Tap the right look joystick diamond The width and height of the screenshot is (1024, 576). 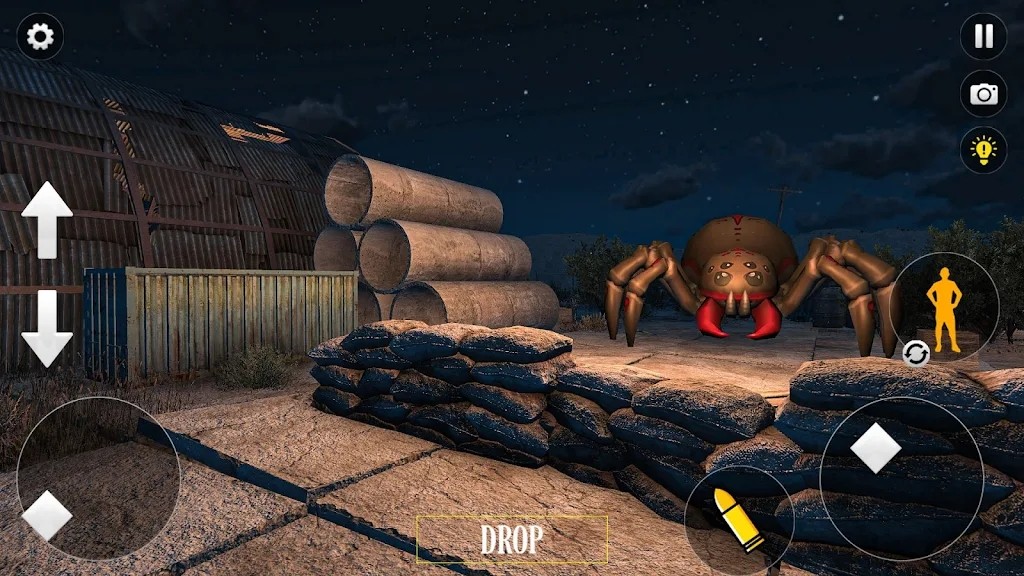876,448
